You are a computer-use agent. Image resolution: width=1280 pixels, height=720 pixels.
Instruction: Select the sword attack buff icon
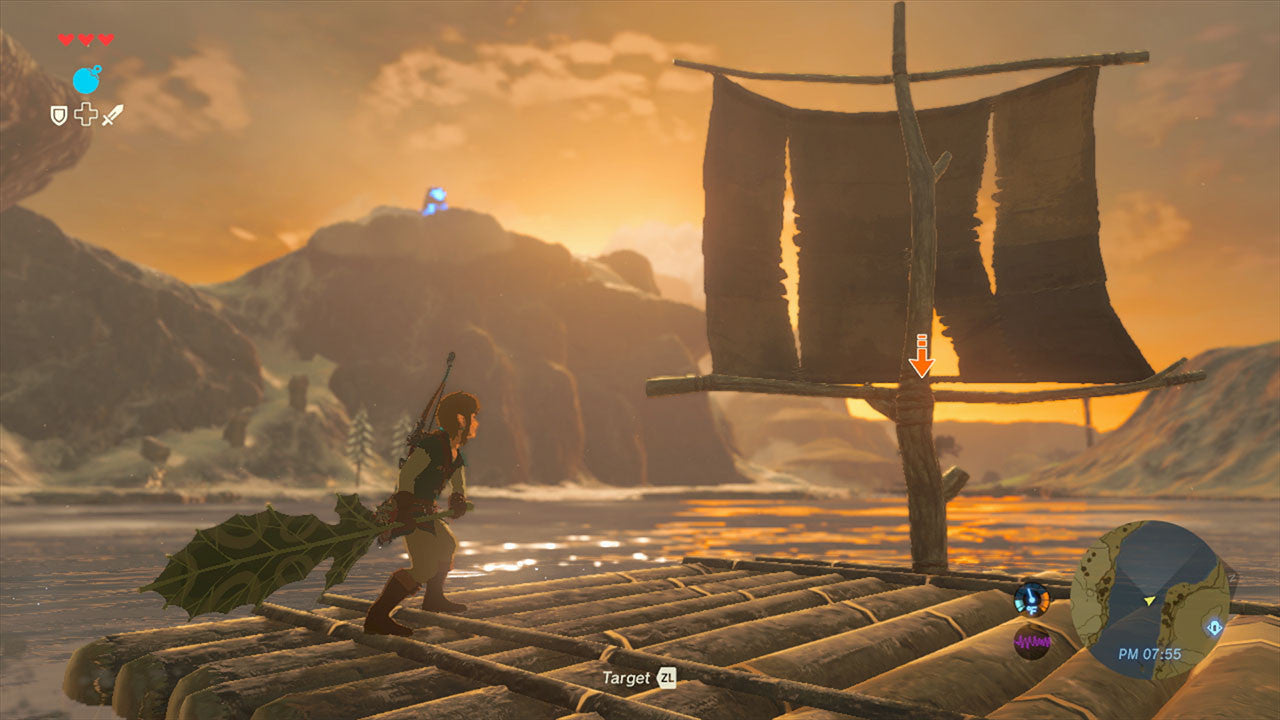click(x=111, y=115)
